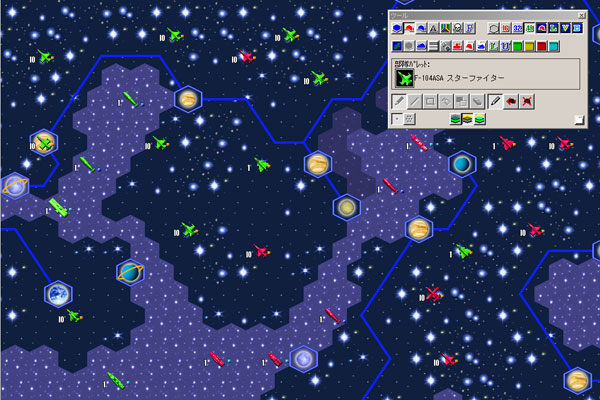Pick the yellow color swatch
This screenshot has width=600, height=400.
click(x=529, y=45)
